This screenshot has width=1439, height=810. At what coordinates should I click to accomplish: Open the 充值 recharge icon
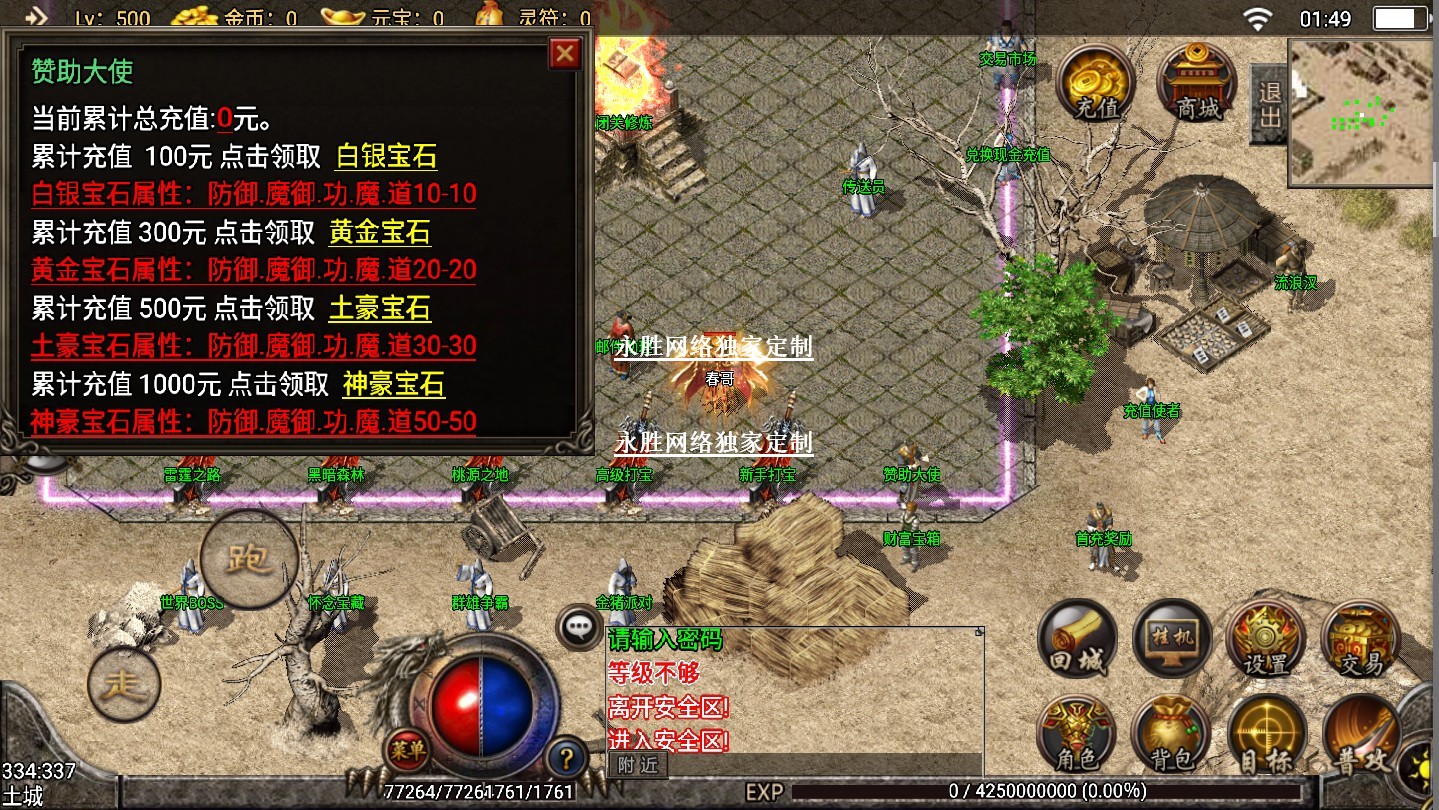tap(1096, 83)
